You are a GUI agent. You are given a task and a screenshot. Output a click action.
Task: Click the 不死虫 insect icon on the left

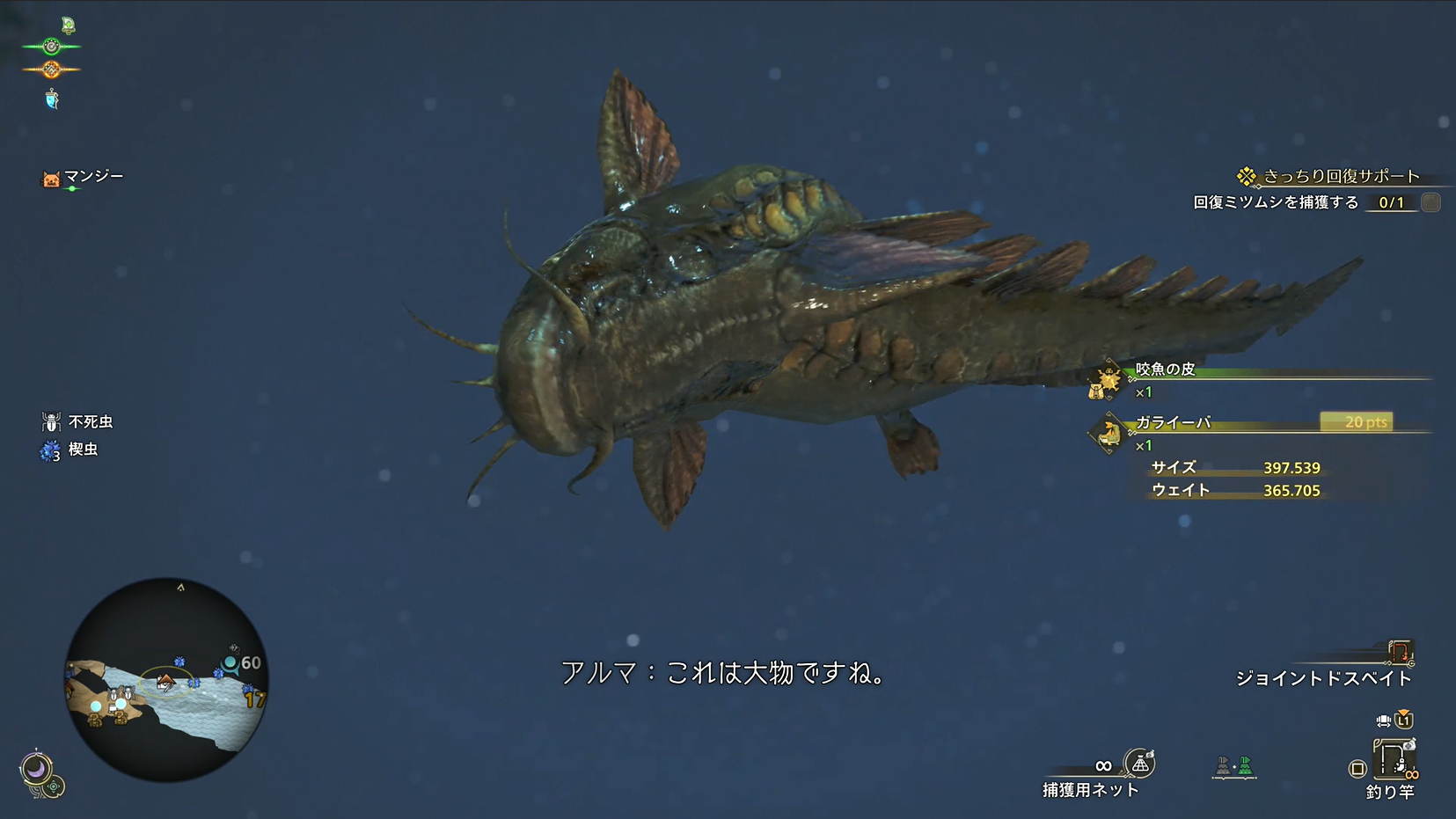[x=53, y=420]
